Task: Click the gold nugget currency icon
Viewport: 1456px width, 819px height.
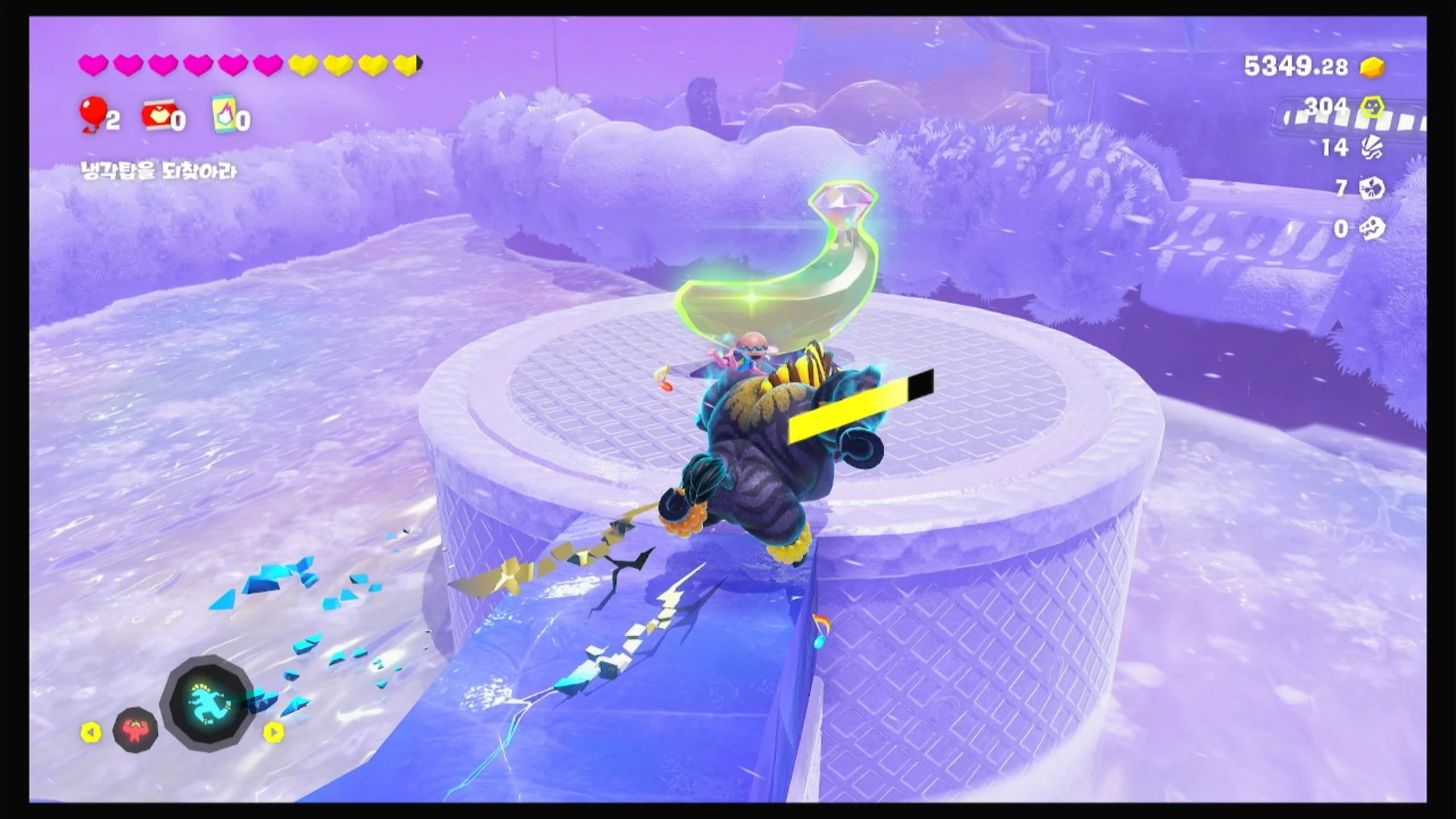Action: 1372,68
